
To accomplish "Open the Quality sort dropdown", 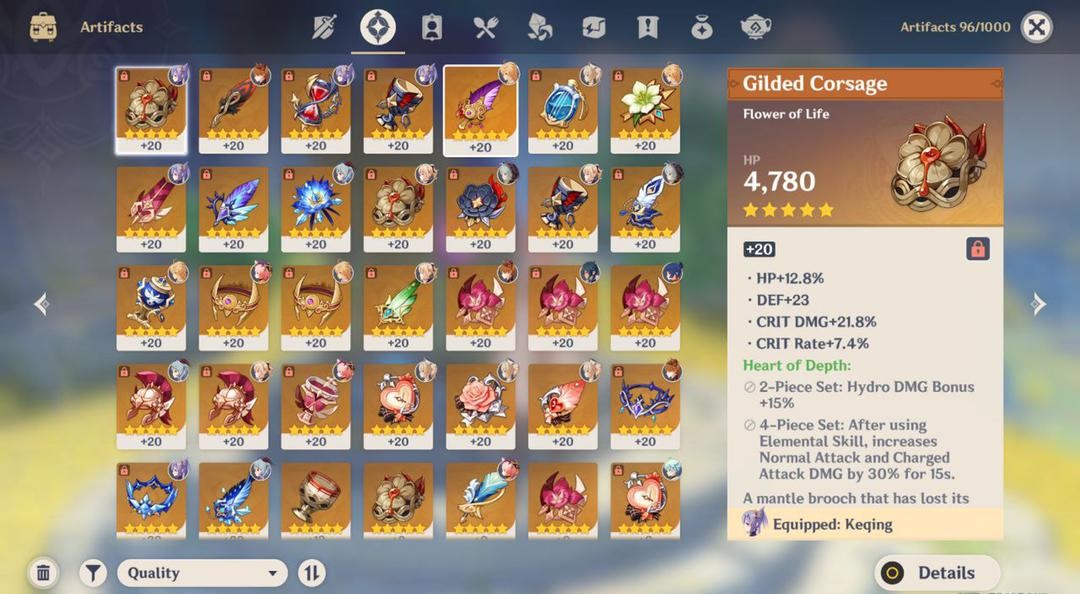I will pyautogui.click(x=202, y=573).
